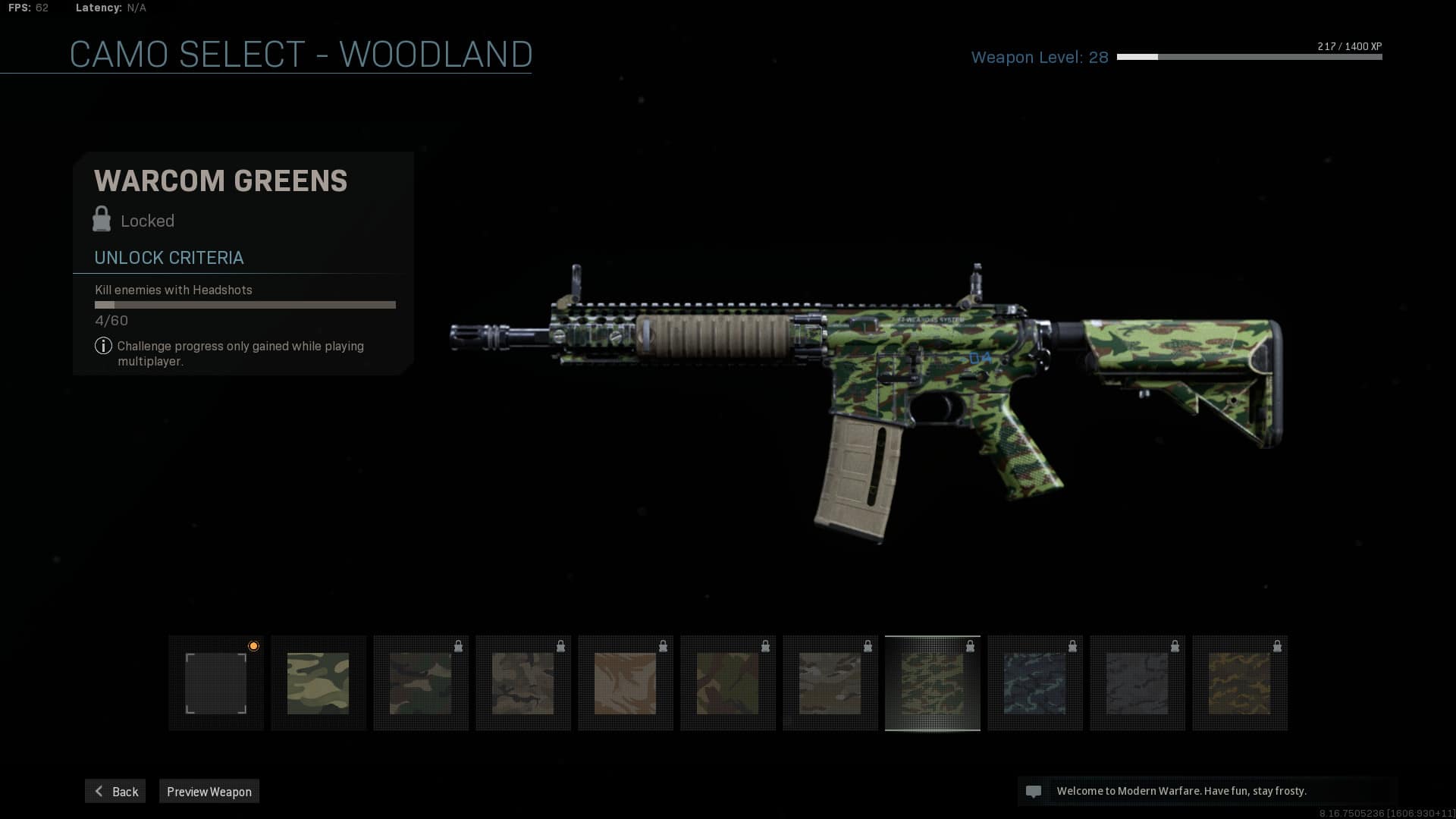This screenshot has width=1456, height=819.
Task: Select the empty no-camo slot
Action: [x=216, y=683]
